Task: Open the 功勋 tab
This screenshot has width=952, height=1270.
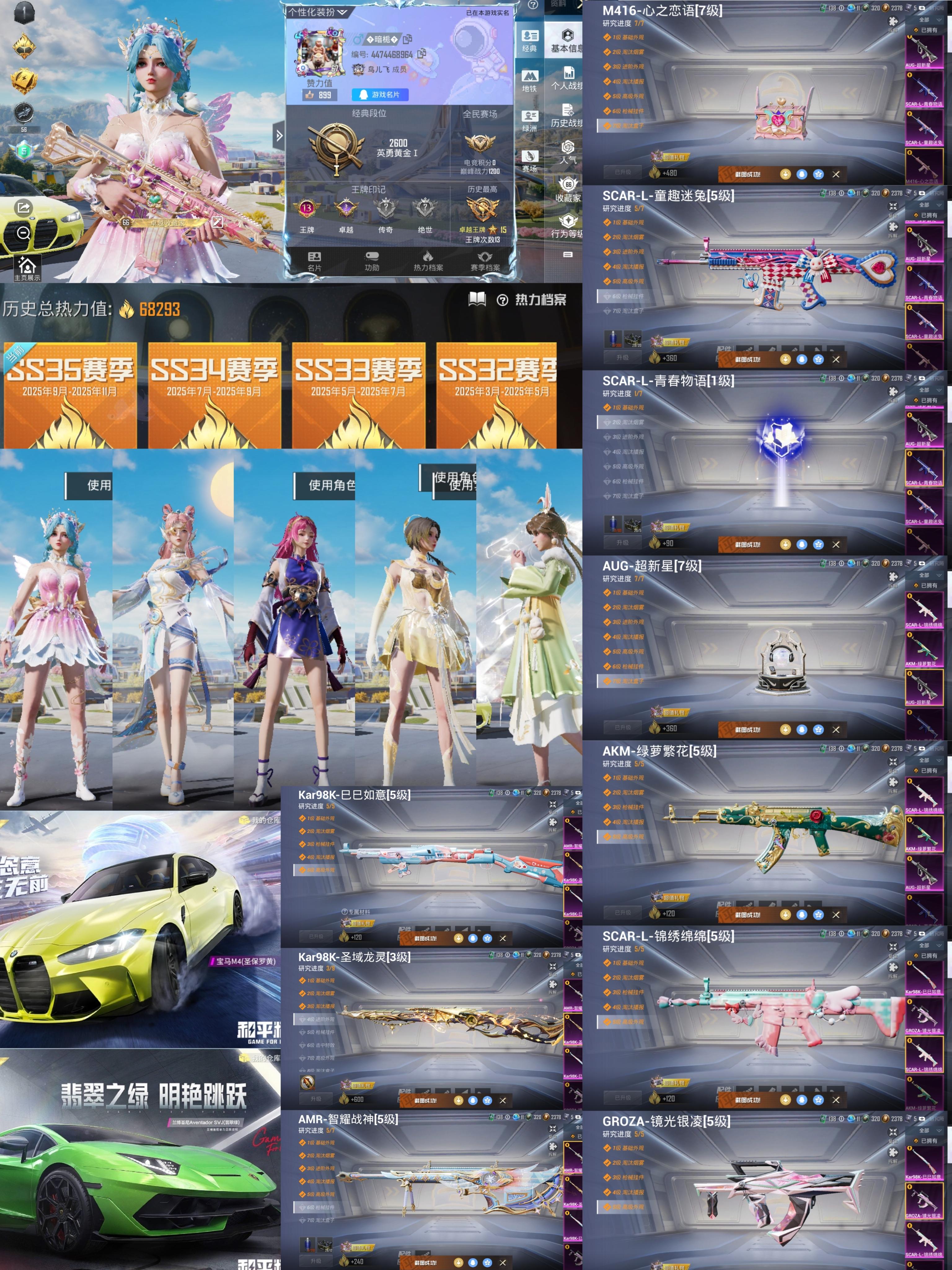Action: [x=372, y=261]
